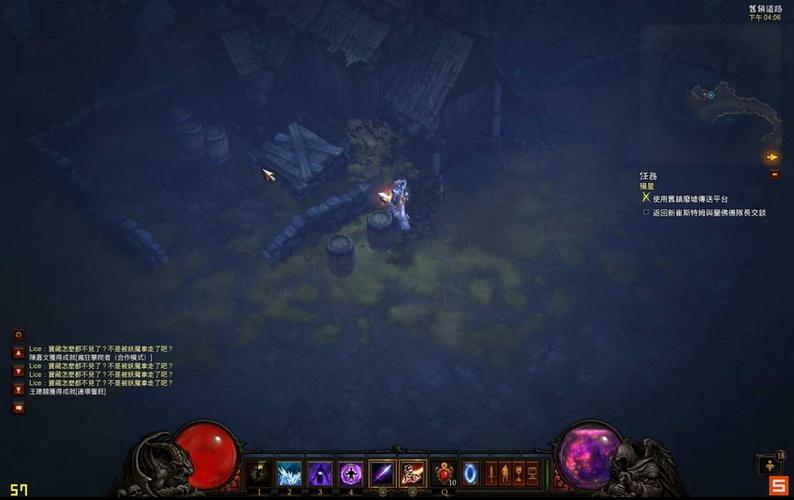794x500 pixels.
Task: Jump to the bottom of chat log
Action: coord(18,387)
